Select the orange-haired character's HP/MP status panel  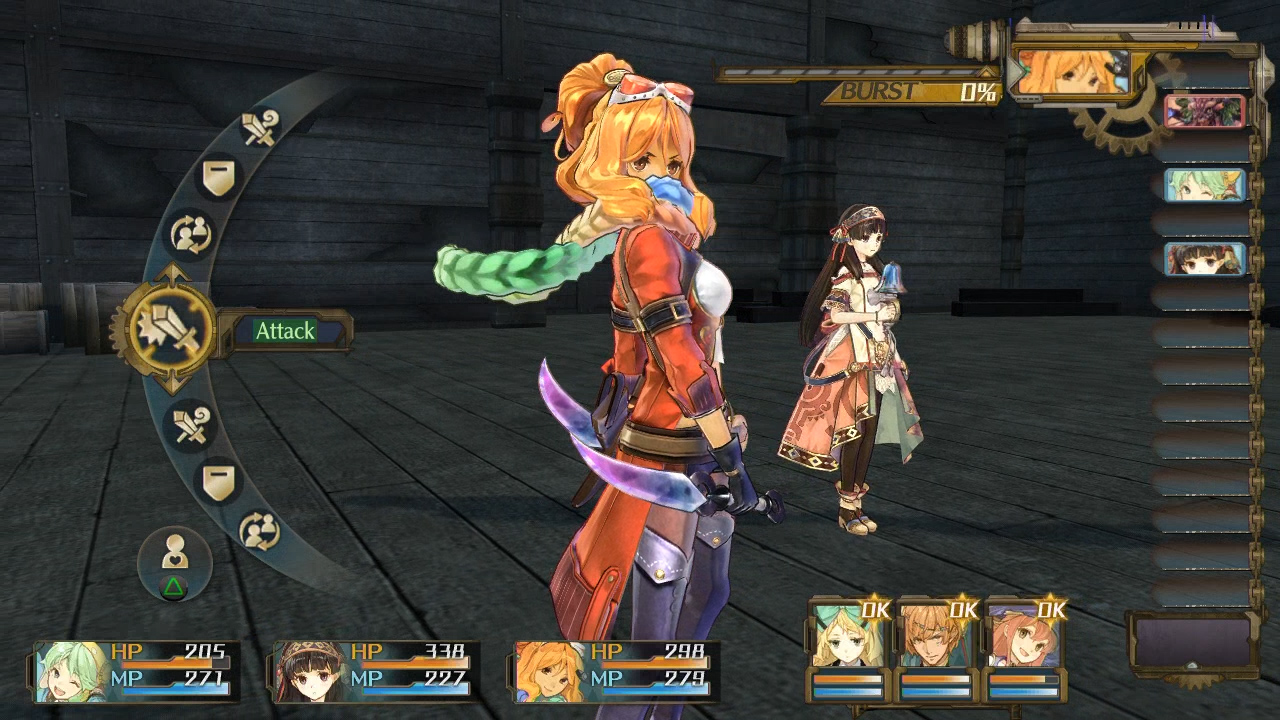615,670
